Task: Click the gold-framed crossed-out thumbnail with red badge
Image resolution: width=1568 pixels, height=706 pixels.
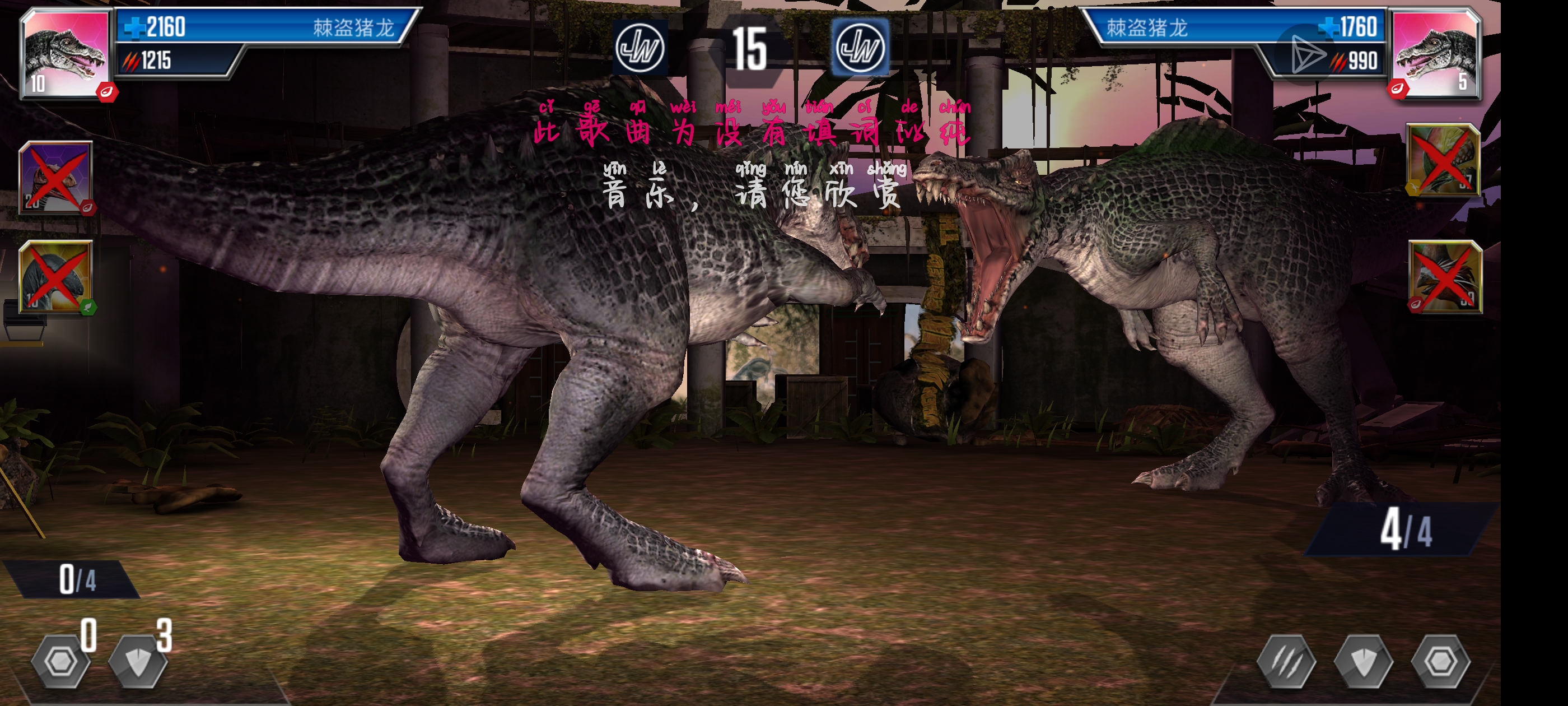Action: click(x=1445, y=277)
